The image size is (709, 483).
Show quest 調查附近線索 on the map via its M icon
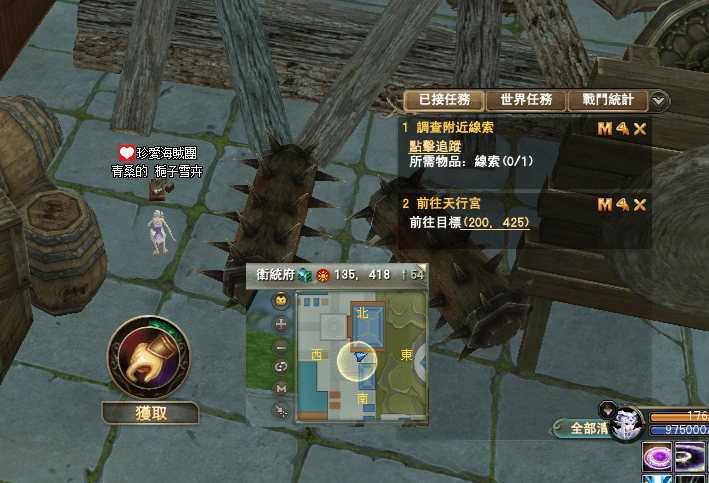coord(604,129)
